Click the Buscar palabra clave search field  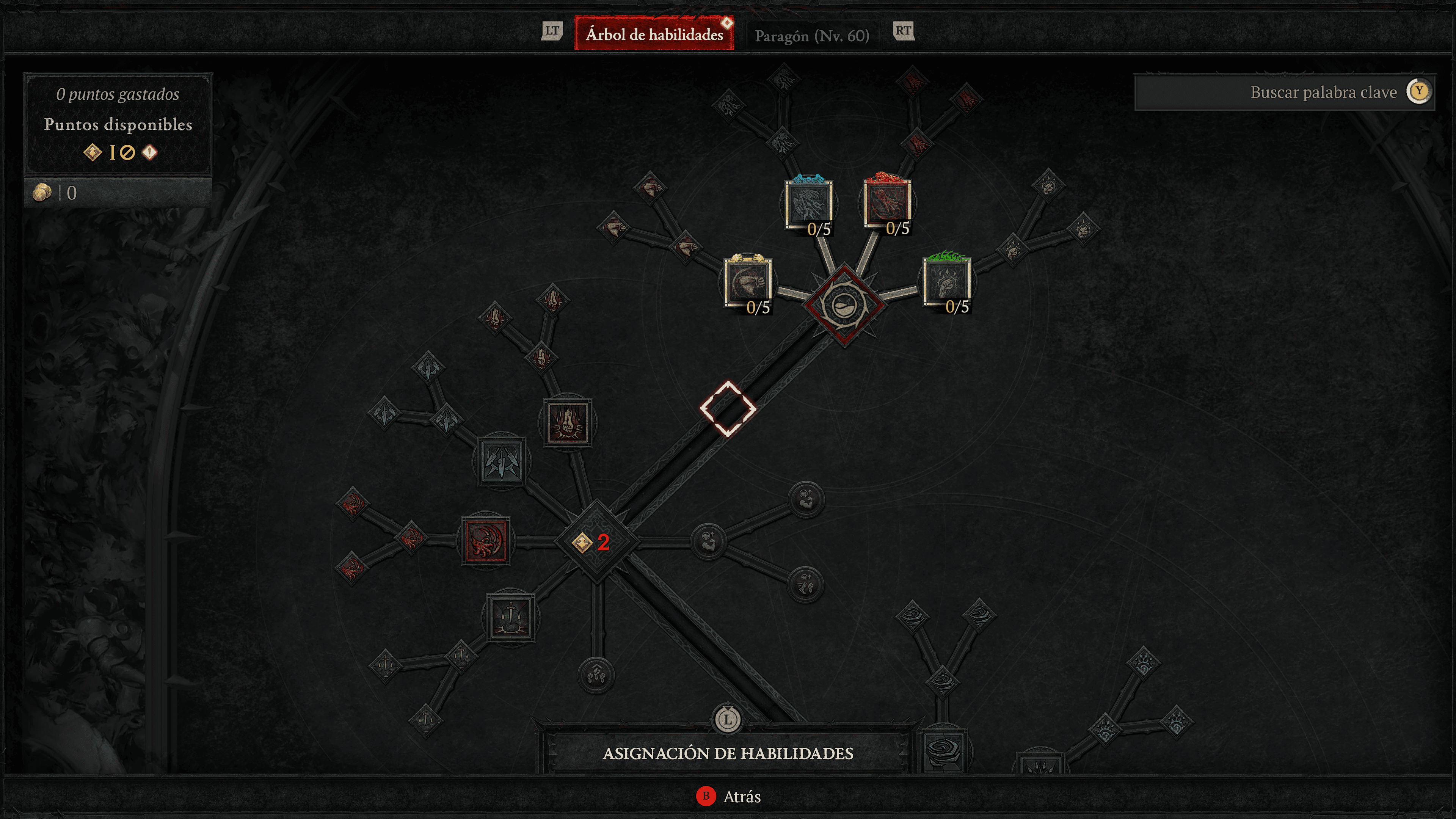pyautogui.click(x=1283, y=92)
